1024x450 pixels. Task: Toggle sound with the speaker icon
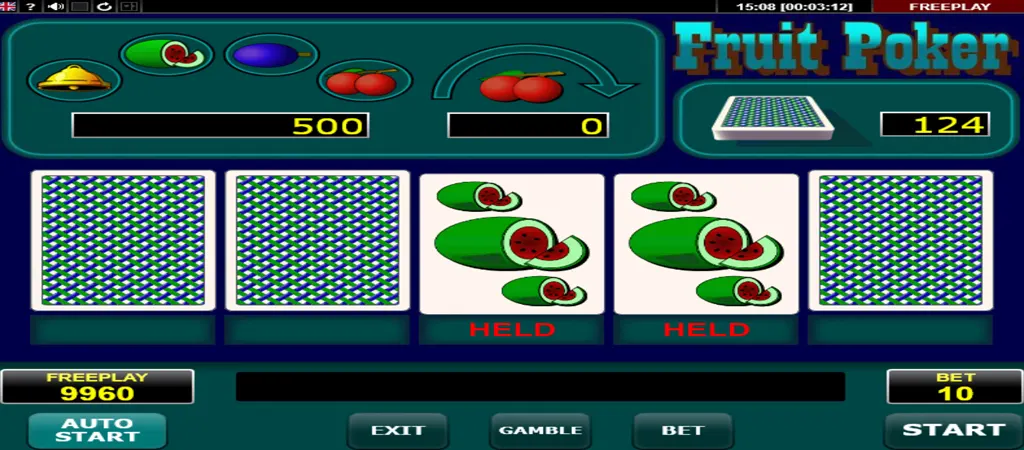(56, 7)
